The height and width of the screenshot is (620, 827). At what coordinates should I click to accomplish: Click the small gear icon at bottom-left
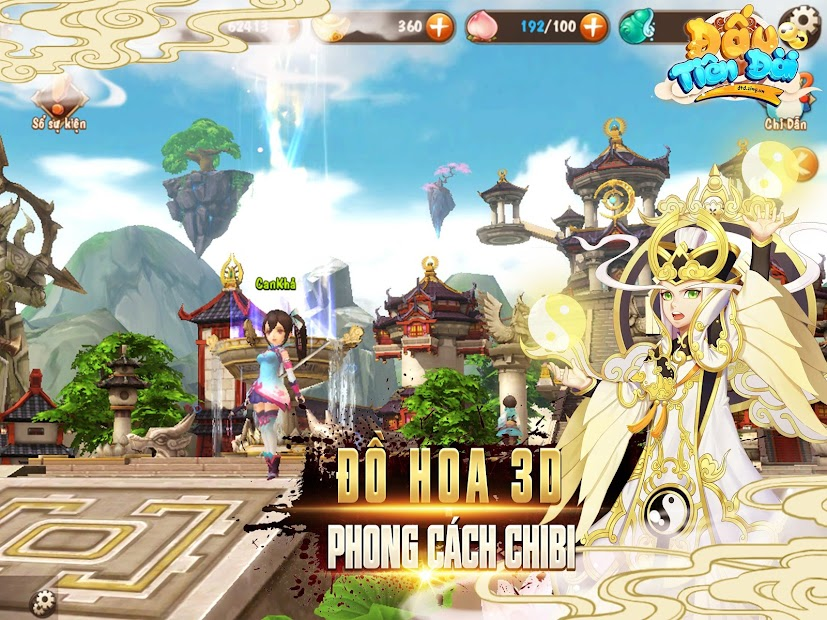click(x=43, y=601)
